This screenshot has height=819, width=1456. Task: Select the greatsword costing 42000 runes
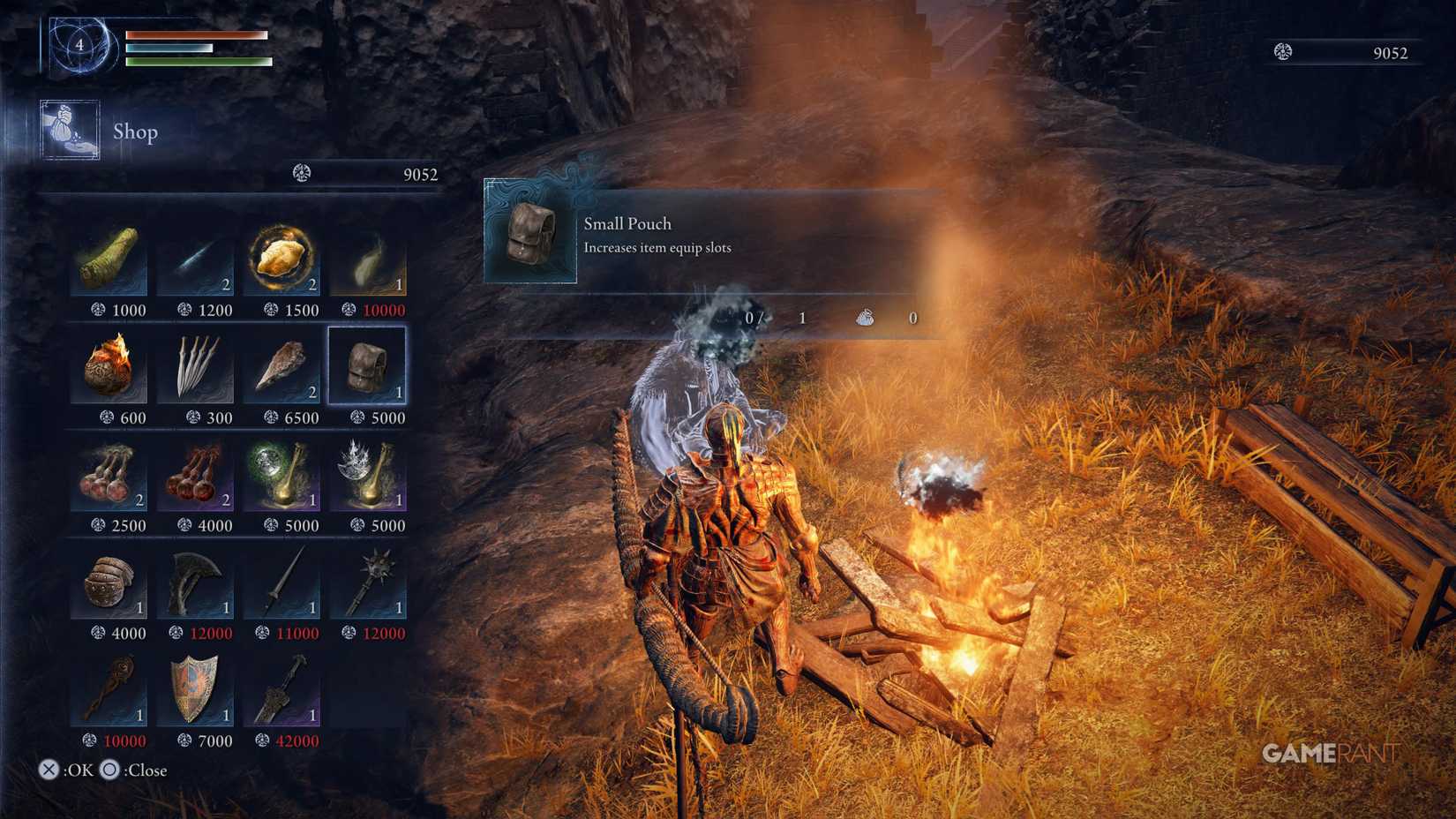pyautogui.click(x=282, y=692)
